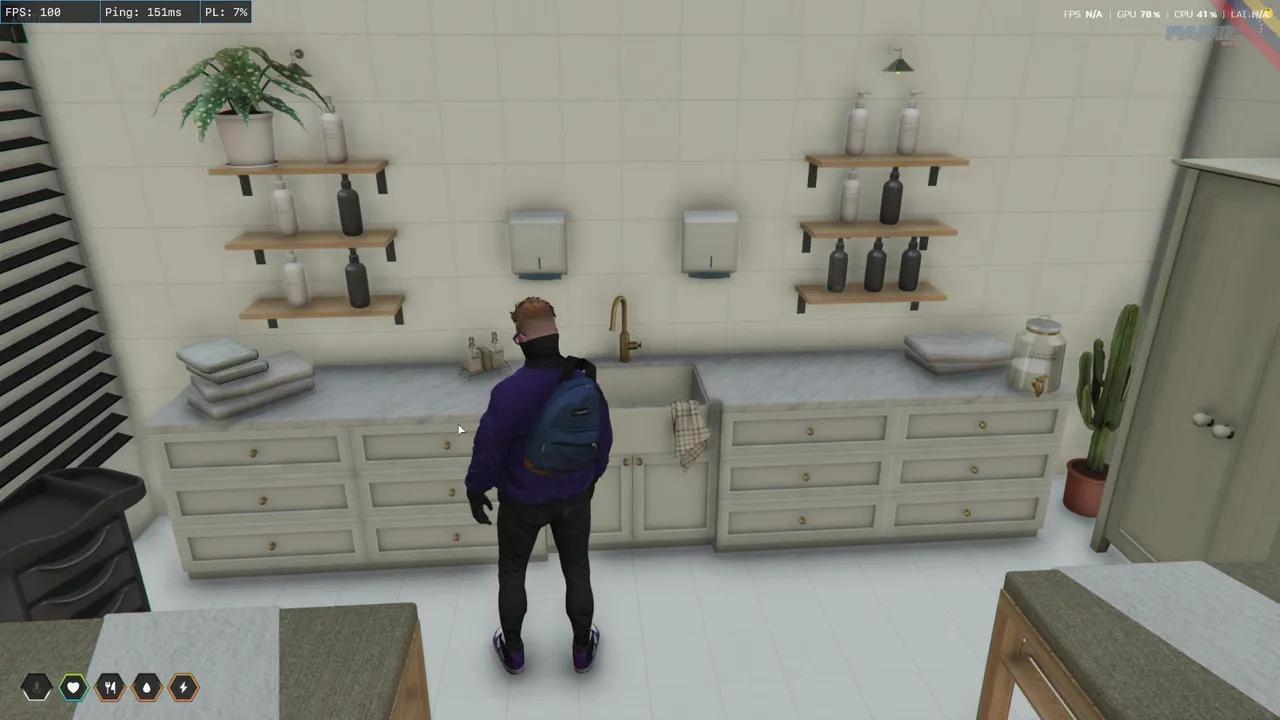1280x720 pixels.
Task: Click the lightning bolt stamina icon
Action: [182, 686]
